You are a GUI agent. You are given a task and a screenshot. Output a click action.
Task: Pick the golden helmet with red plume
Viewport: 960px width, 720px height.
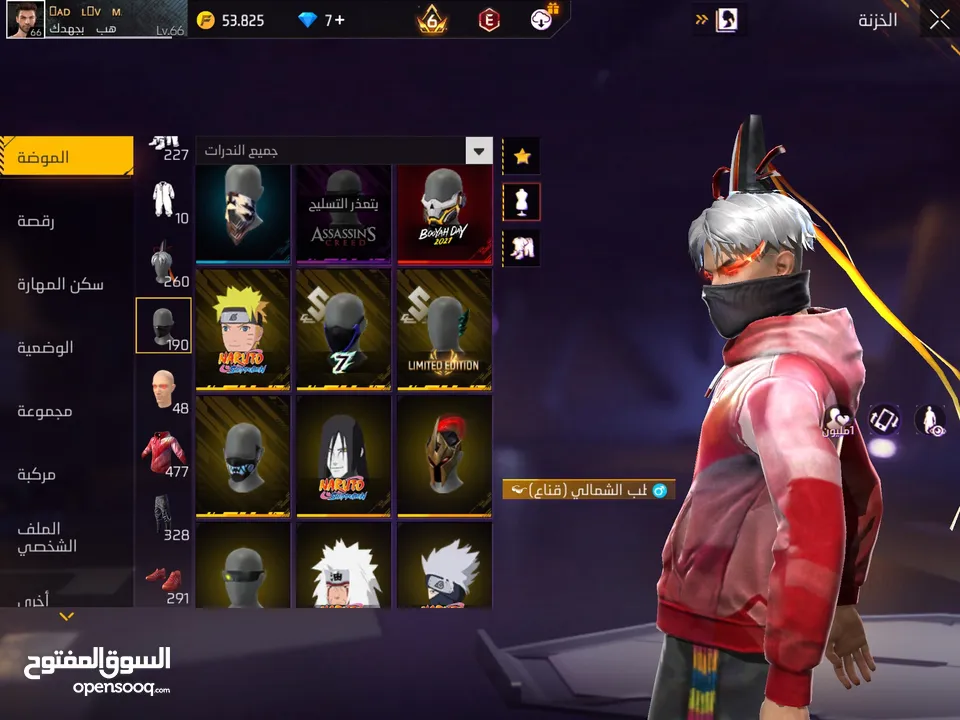[x=444, y=456]
